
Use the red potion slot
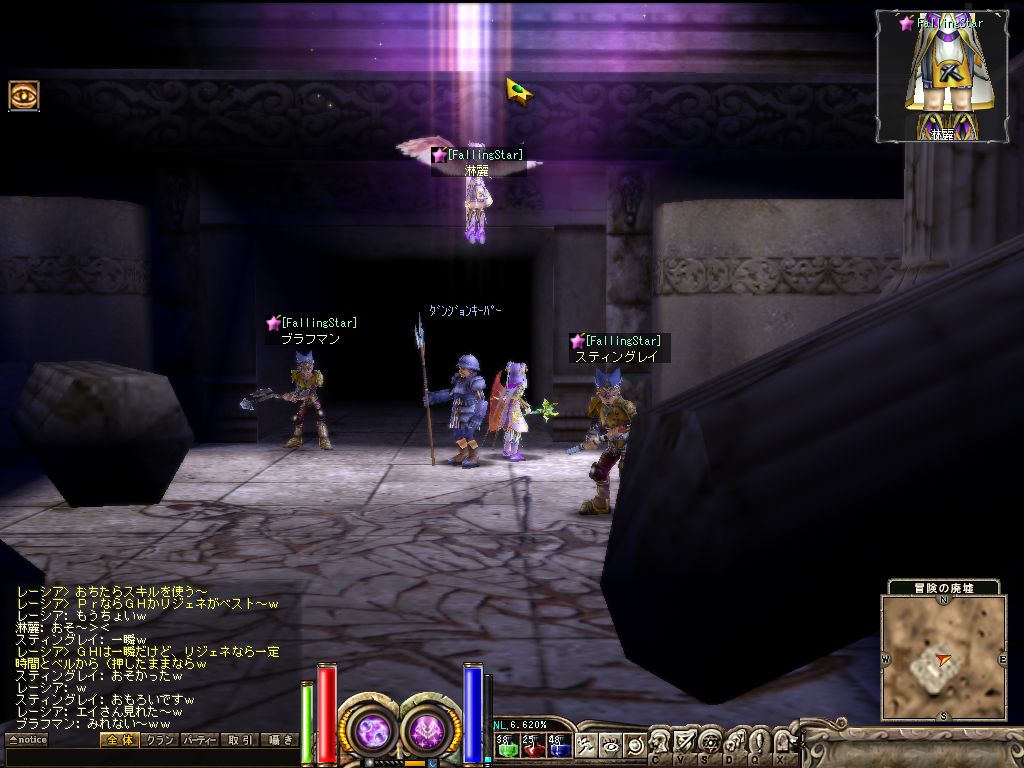click(533, 745)
